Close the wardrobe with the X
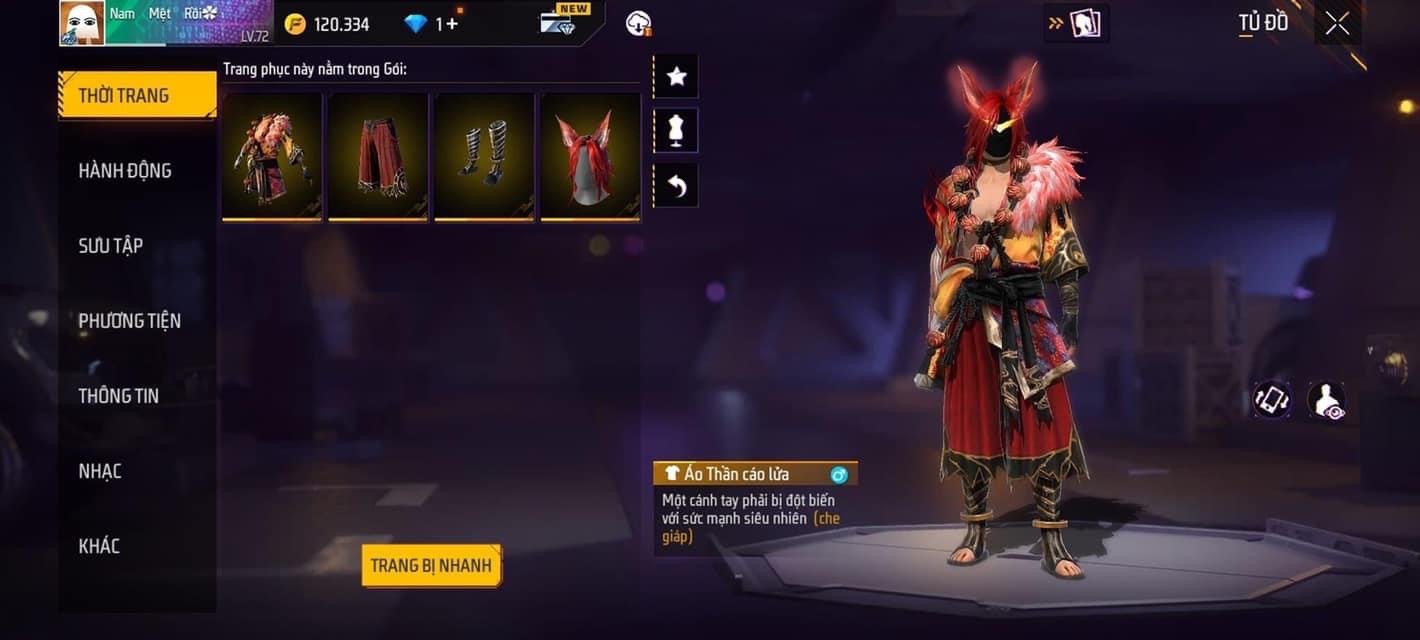This screenshot has width=1420, height=640. pyautogui.click(x=1337, y=23)
